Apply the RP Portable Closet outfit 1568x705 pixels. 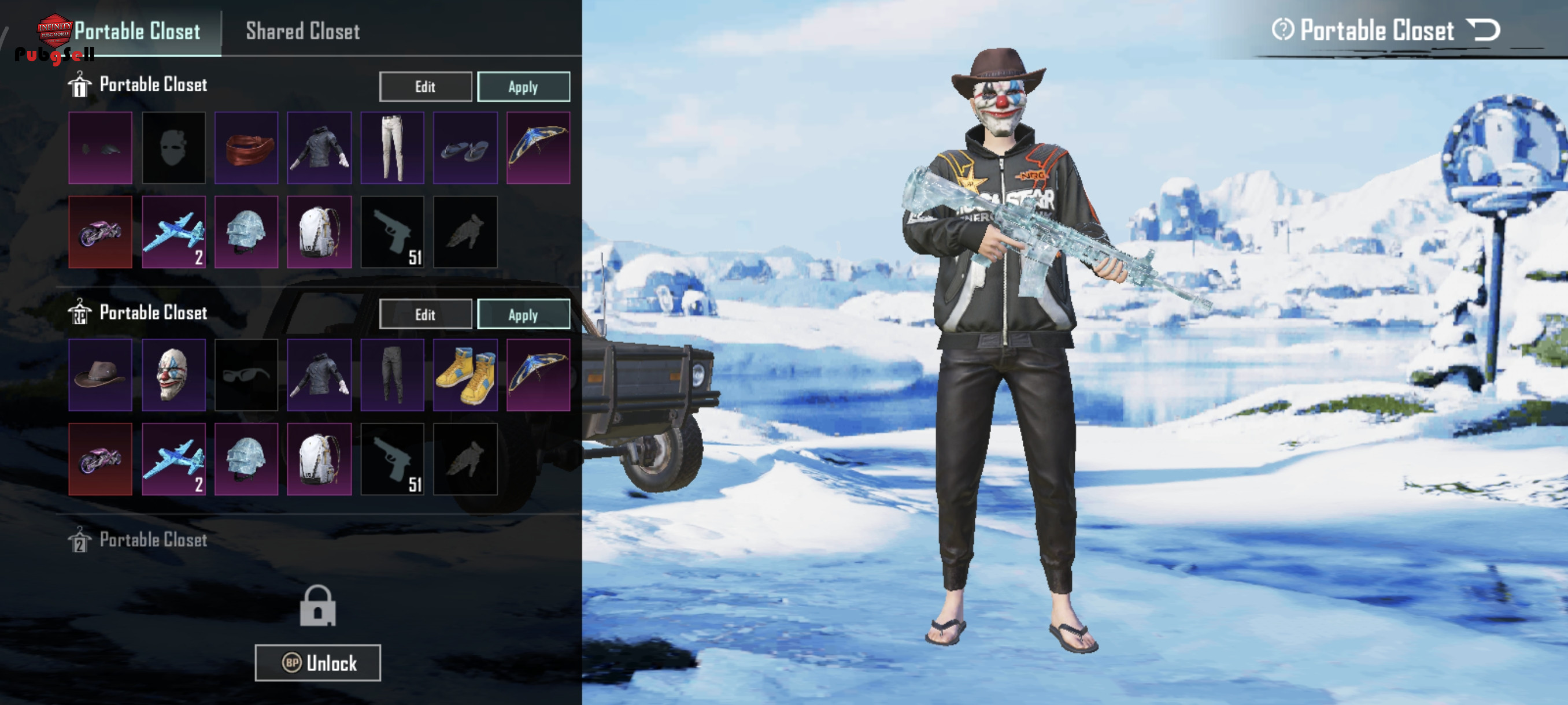tap(523, 314)
